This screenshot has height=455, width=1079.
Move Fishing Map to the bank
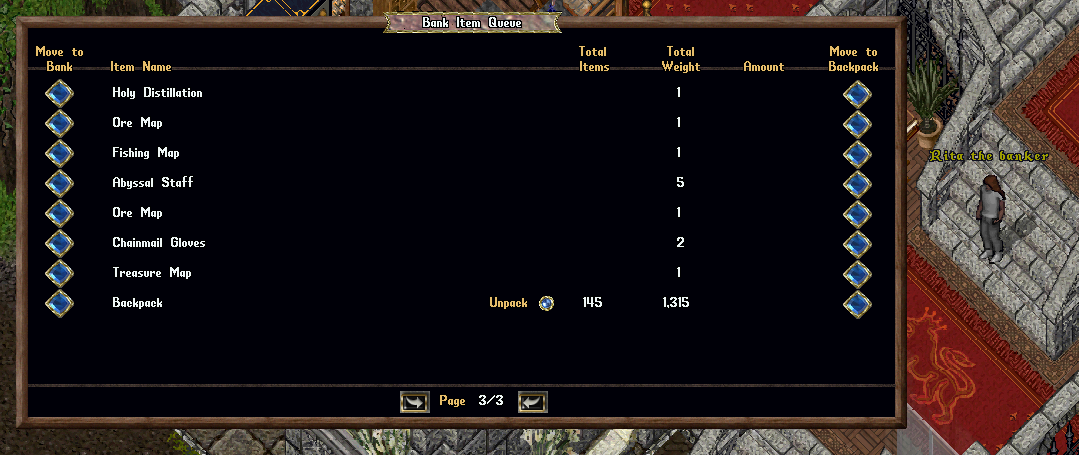(59, 154)
